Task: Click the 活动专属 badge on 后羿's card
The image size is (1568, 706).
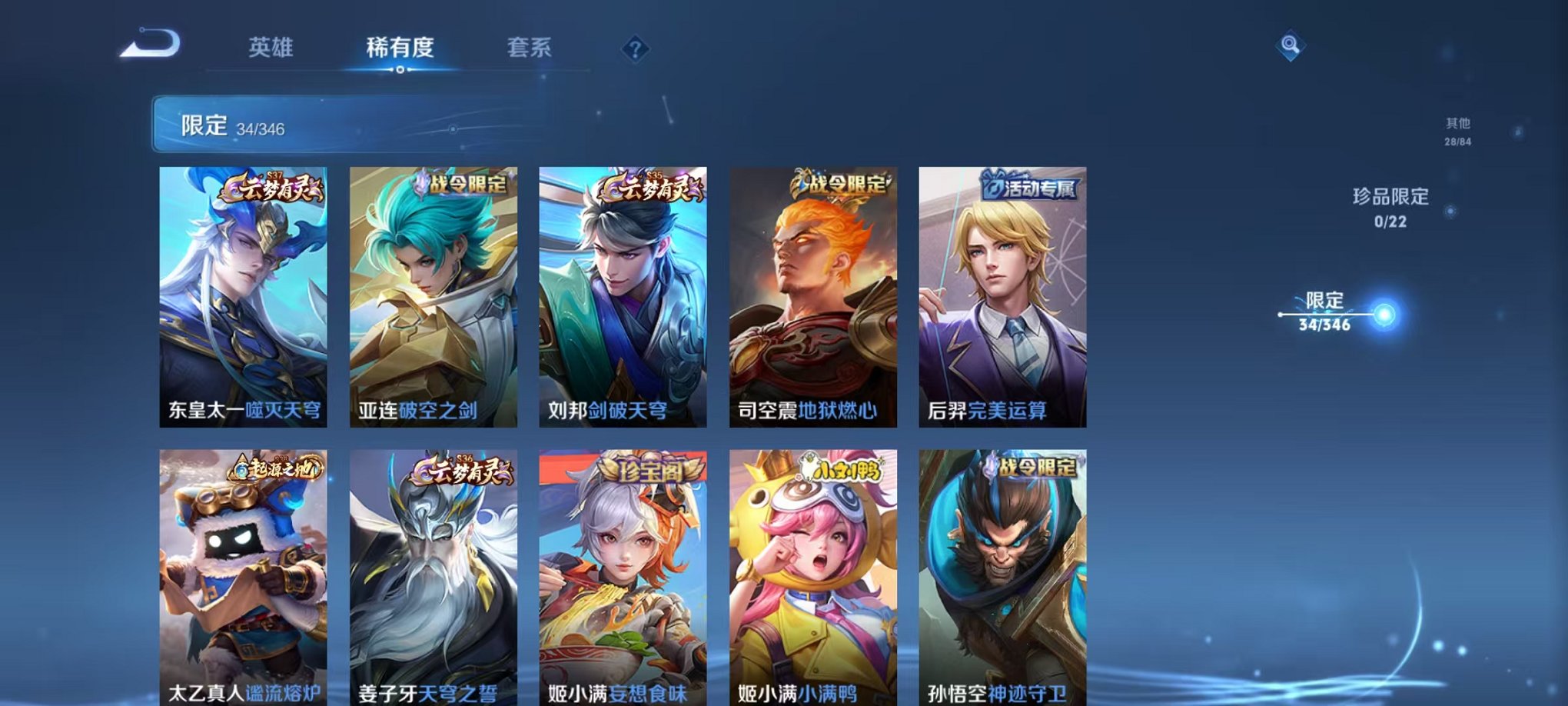Action: [x=1028, y=188]
